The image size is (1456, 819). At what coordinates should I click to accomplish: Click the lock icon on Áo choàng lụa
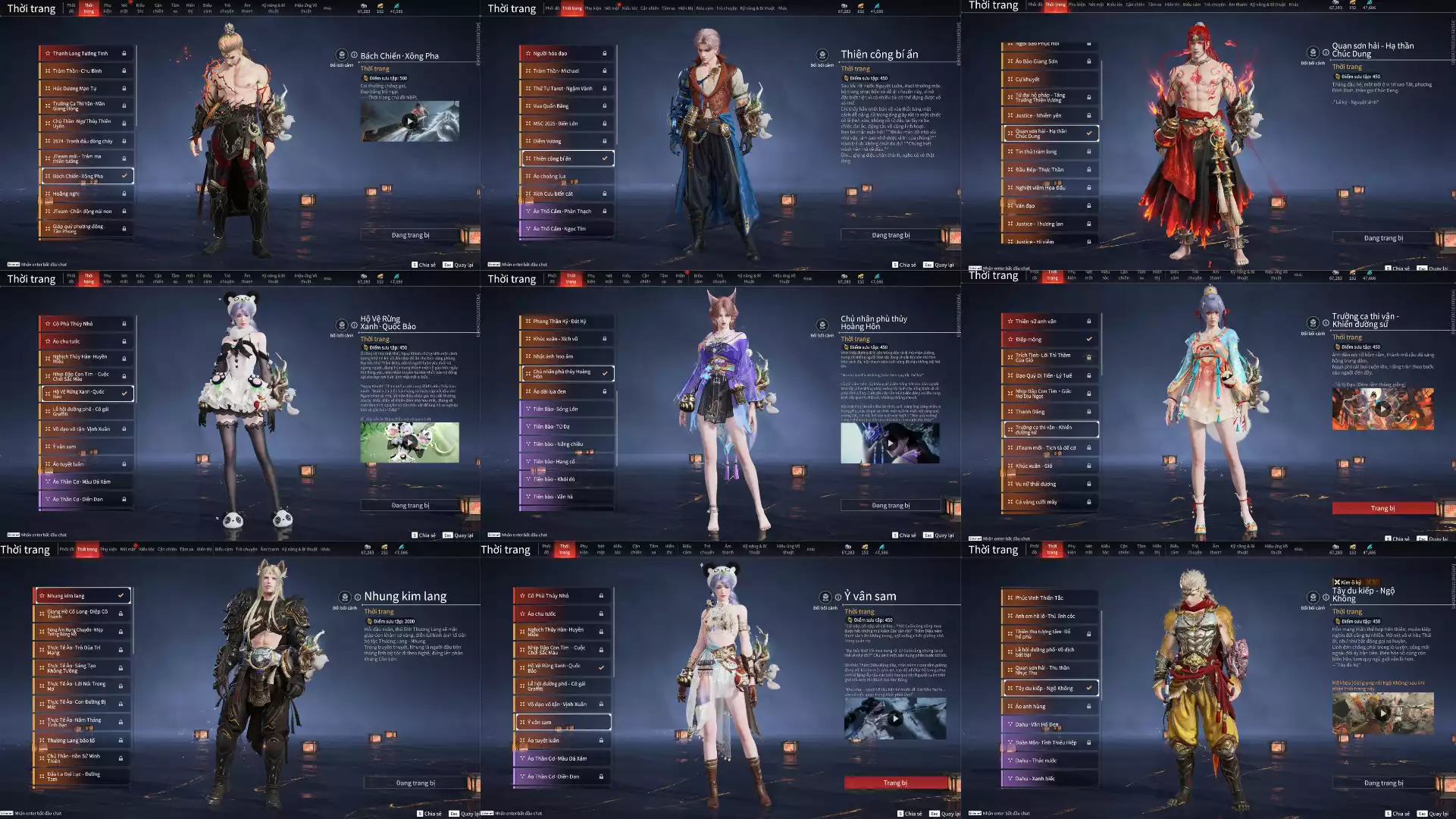pyautogui.click(x=605, y=176)
